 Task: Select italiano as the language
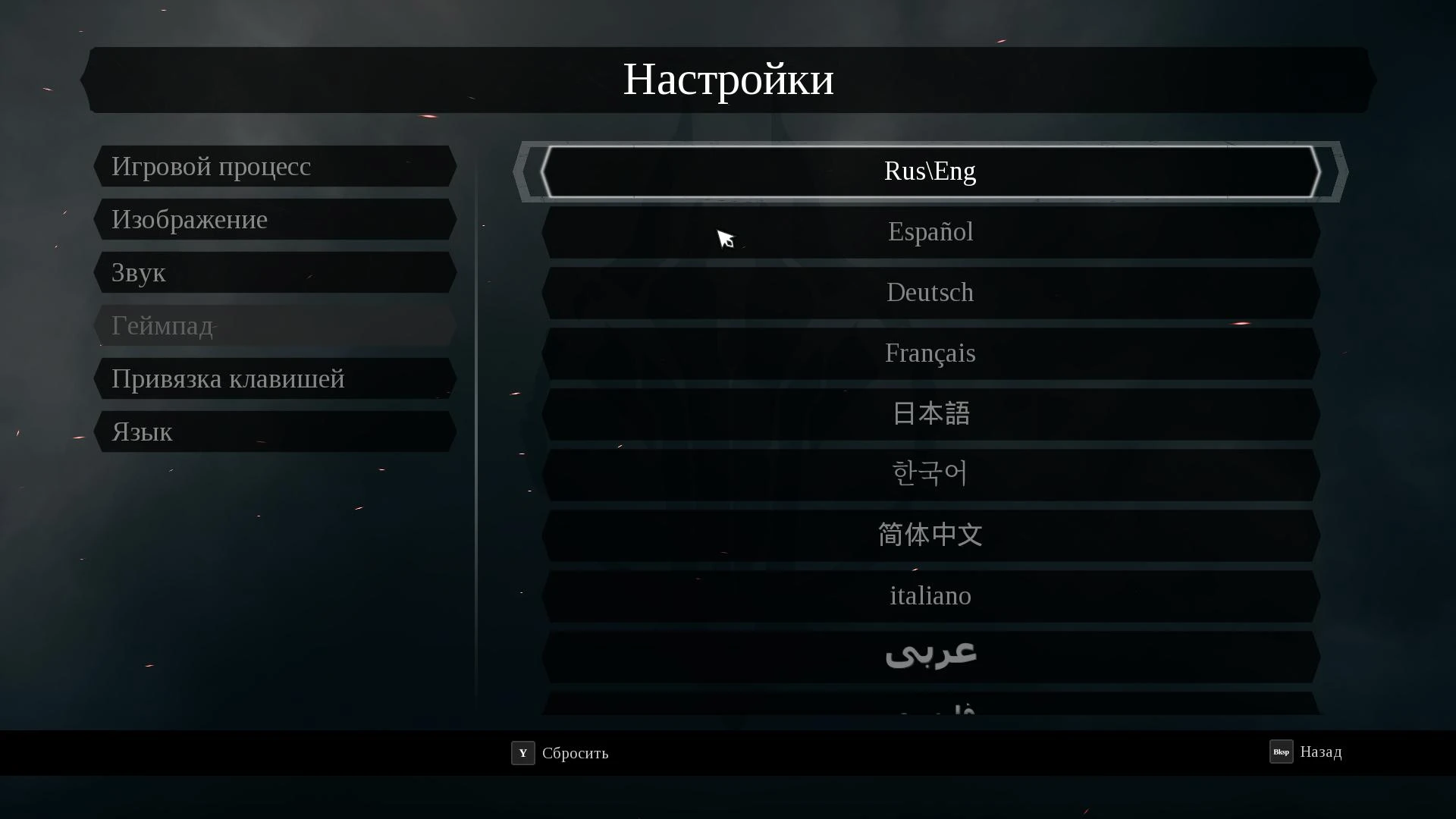930,595
